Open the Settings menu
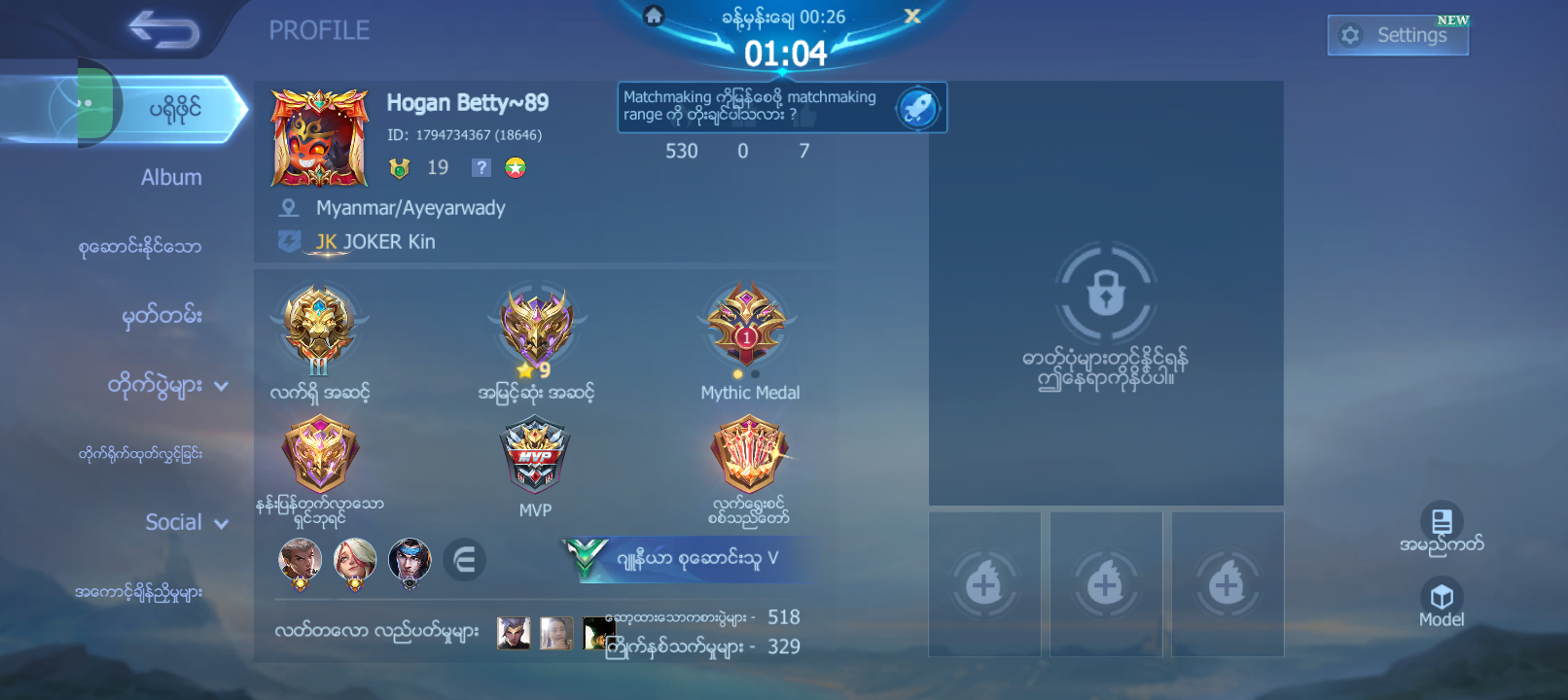The image size is (1568, 700). 1398,34
